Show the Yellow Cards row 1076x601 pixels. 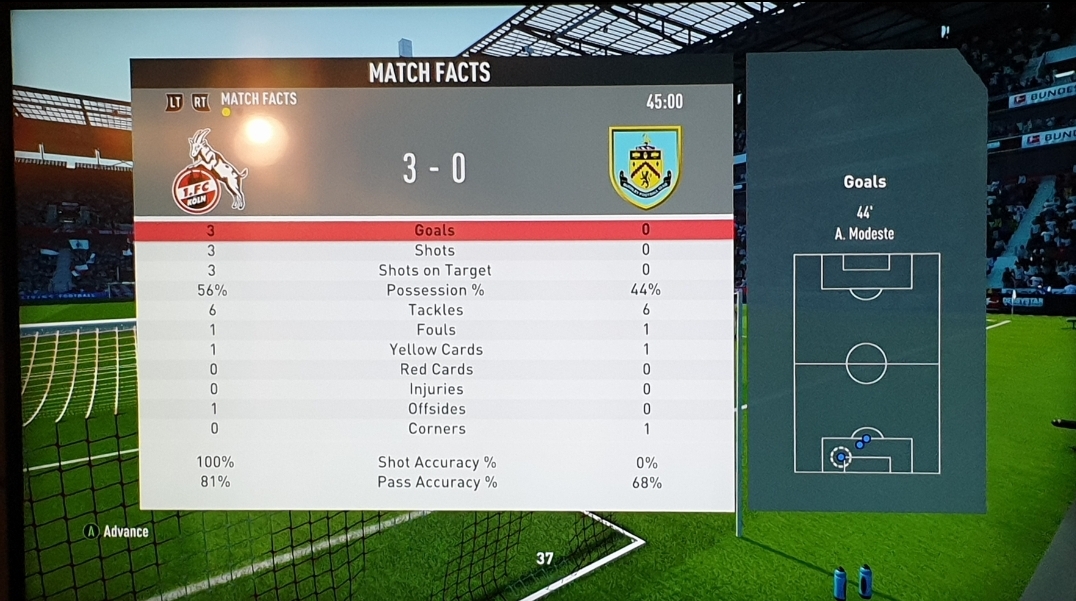435,349
